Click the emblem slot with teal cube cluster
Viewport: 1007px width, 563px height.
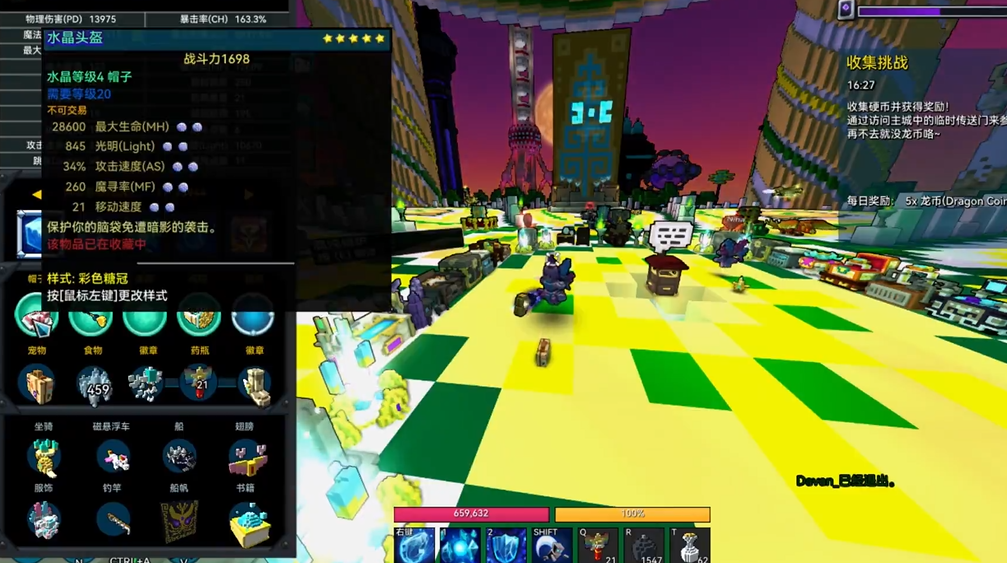146,384
